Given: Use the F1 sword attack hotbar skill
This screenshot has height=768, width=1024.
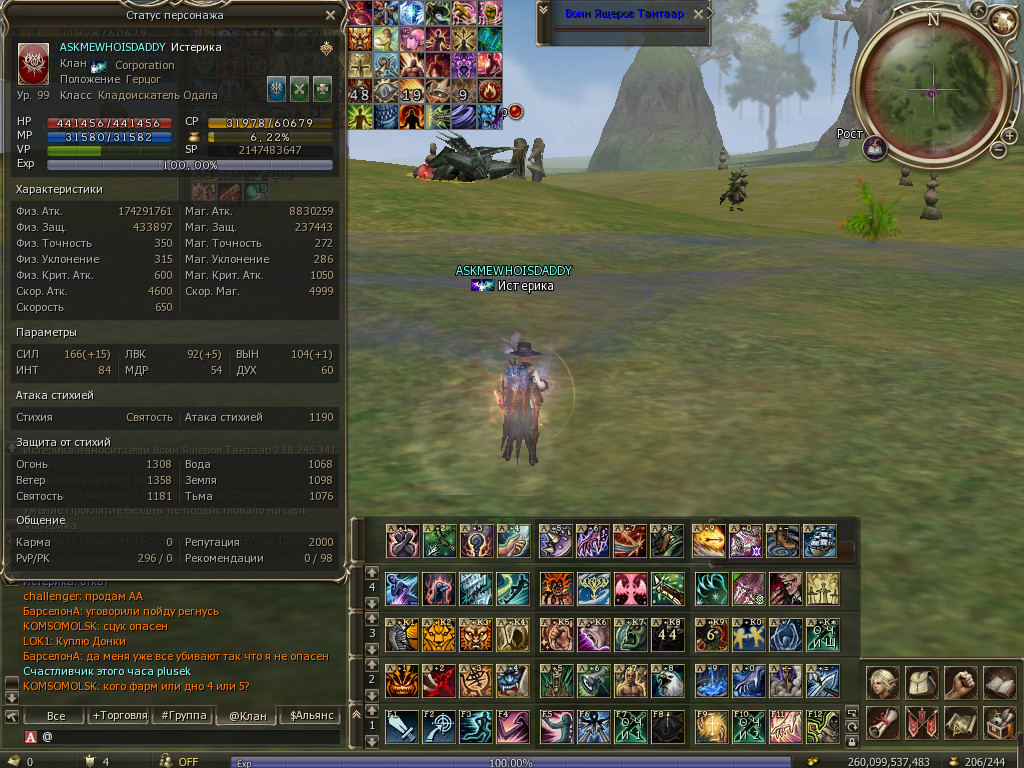Looking at the screenshot, I should tap(401, 726).
